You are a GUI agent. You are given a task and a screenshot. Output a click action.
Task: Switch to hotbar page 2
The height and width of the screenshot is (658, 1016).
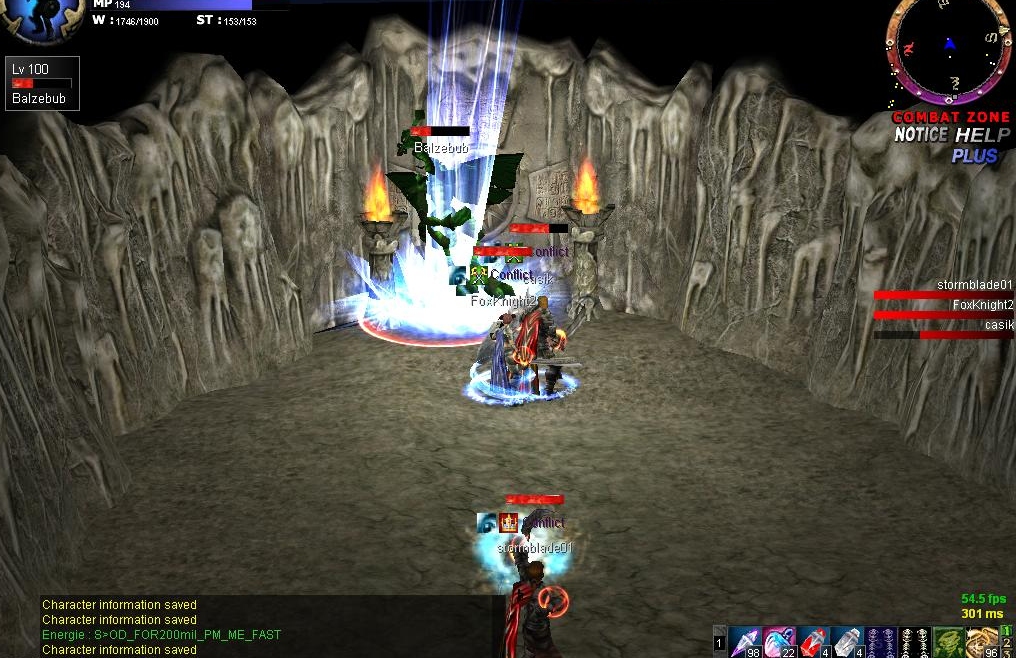click(x=1007, y=643)
